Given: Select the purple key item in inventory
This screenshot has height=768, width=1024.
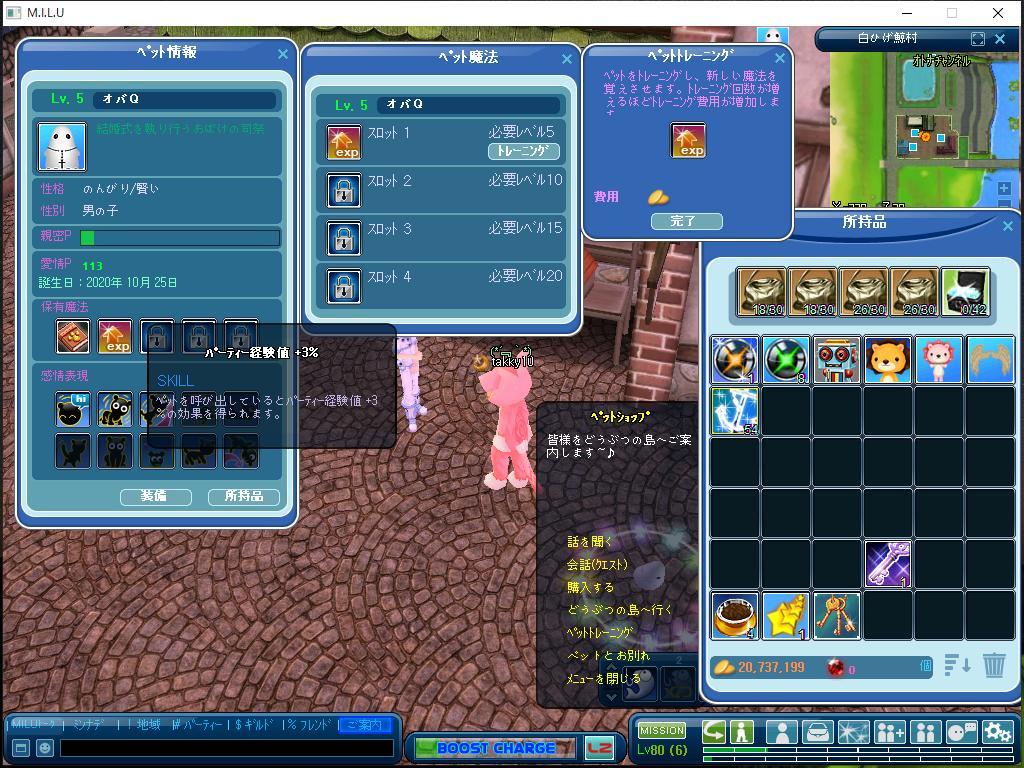Looking at the screenshot, I should [x=888, y=563].
